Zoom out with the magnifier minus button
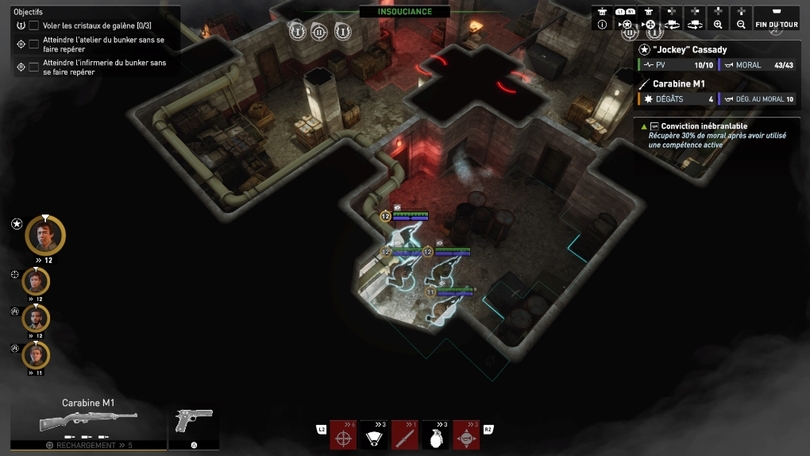This screenshot has width=810, height=456. tap(741, 24)
